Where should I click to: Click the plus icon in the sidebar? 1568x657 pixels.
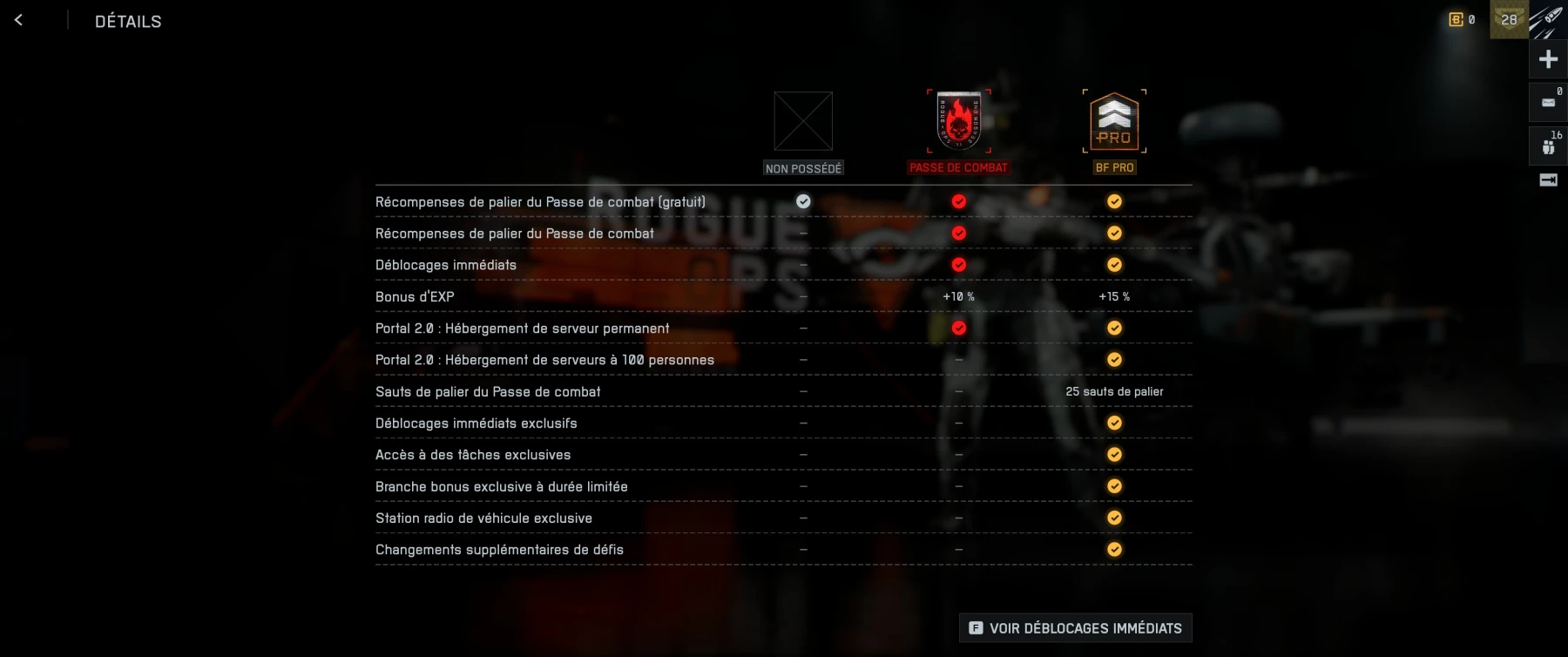[x=1548, y=59]
